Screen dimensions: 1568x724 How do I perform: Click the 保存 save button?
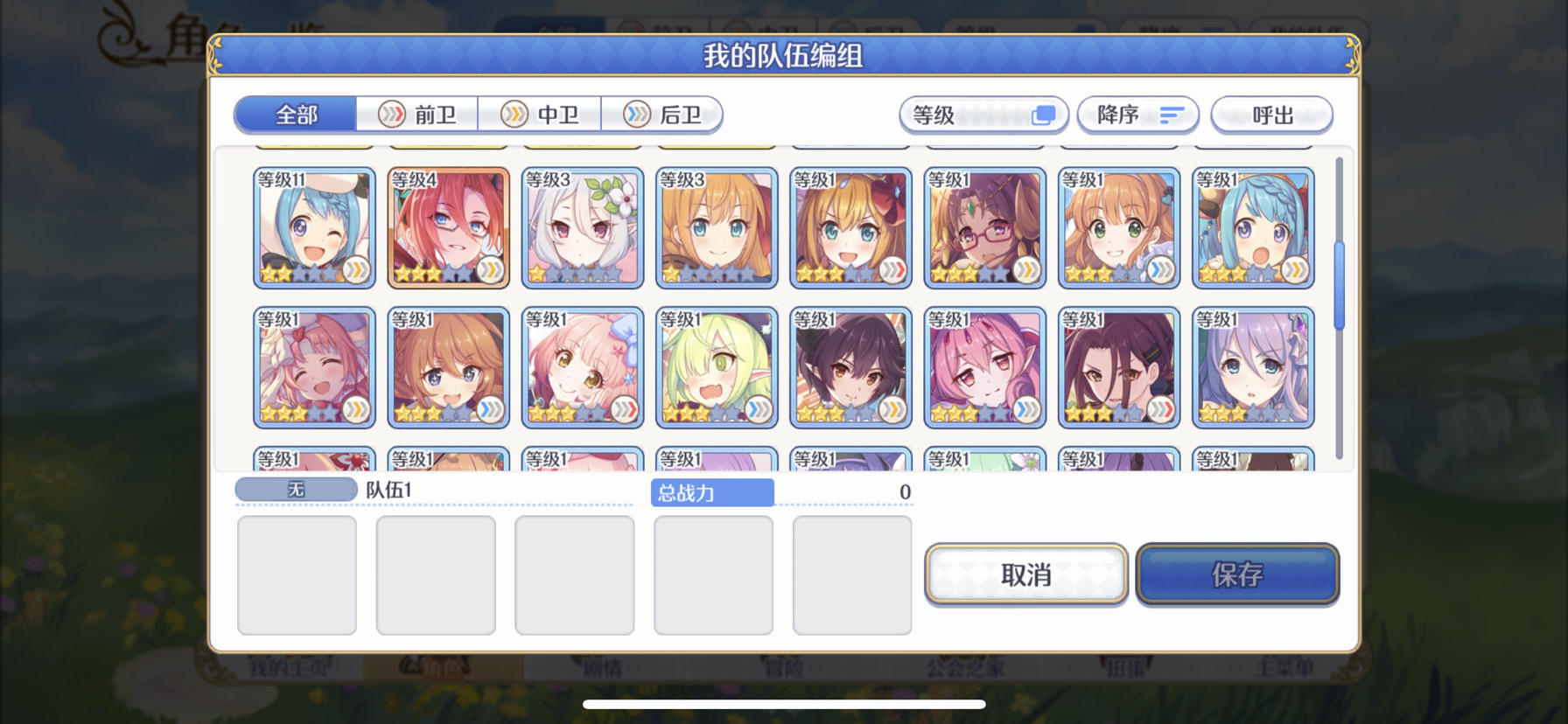pos(1239,574)
